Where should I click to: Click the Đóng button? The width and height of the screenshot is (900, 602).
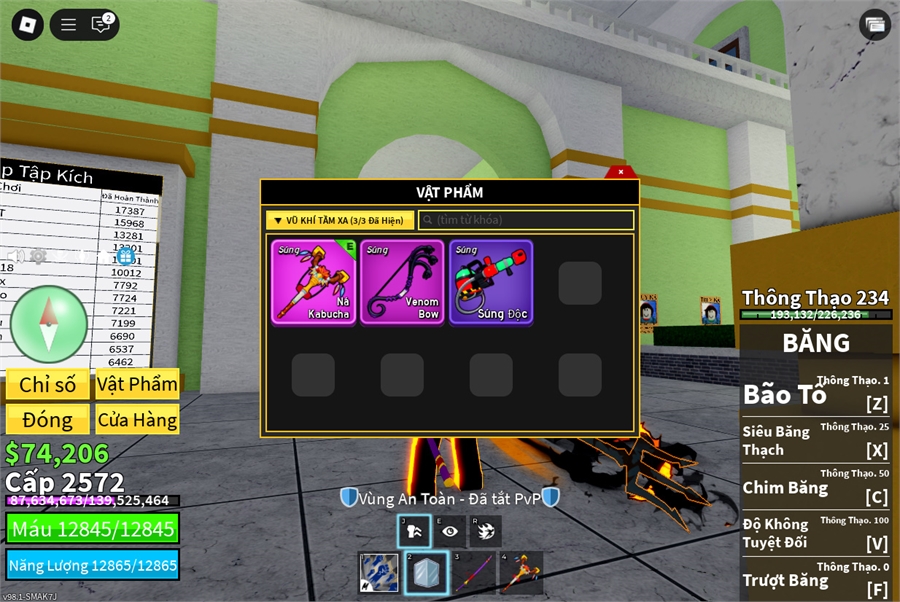tap(48, 420)
